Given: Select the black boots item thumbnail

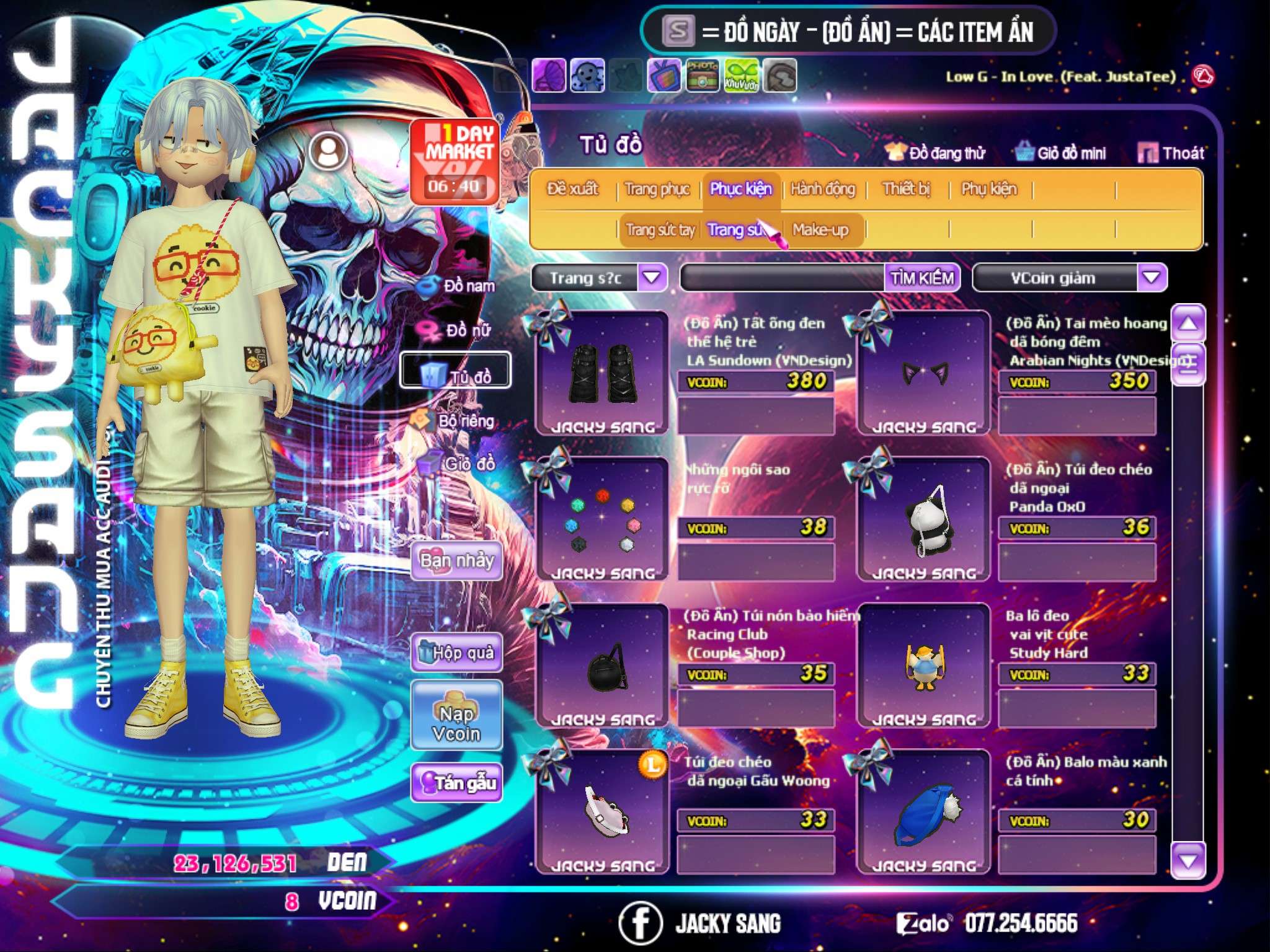Looking at the screenshot, I should point(602,373).
